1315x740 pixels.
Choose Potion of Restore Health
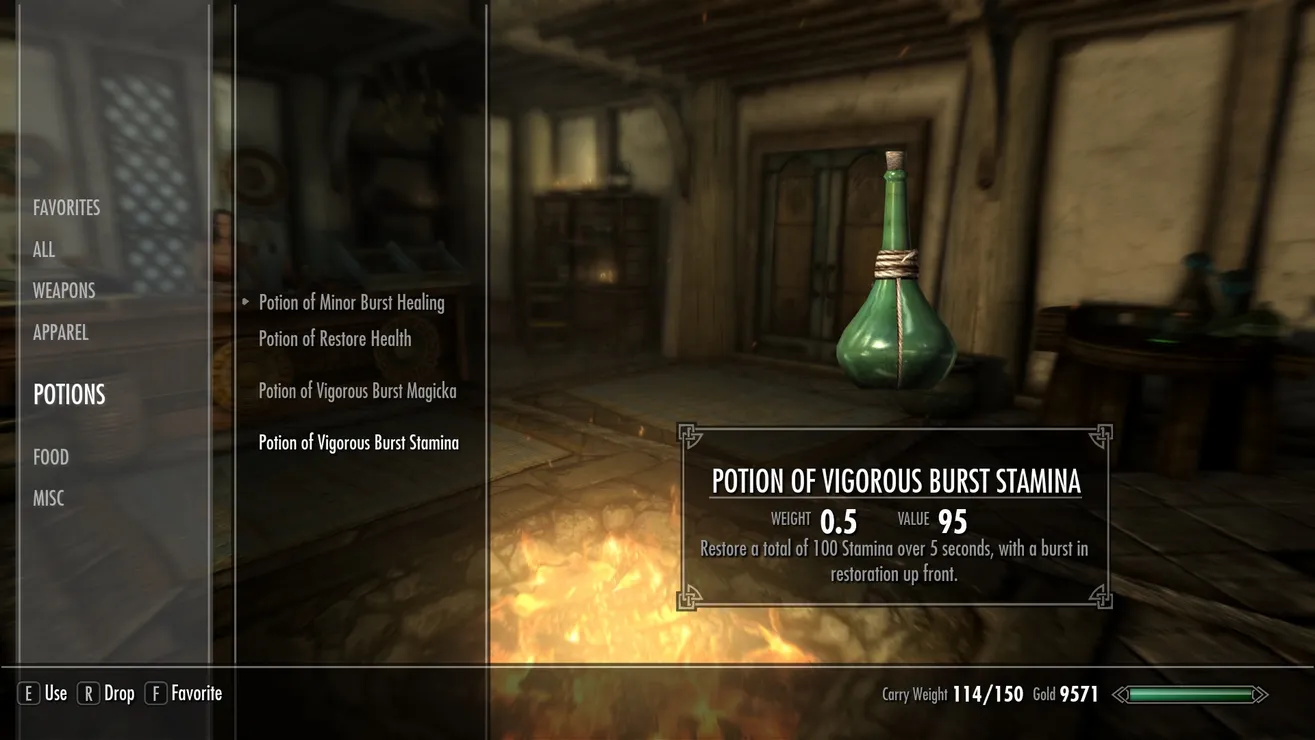coord(335,339)
